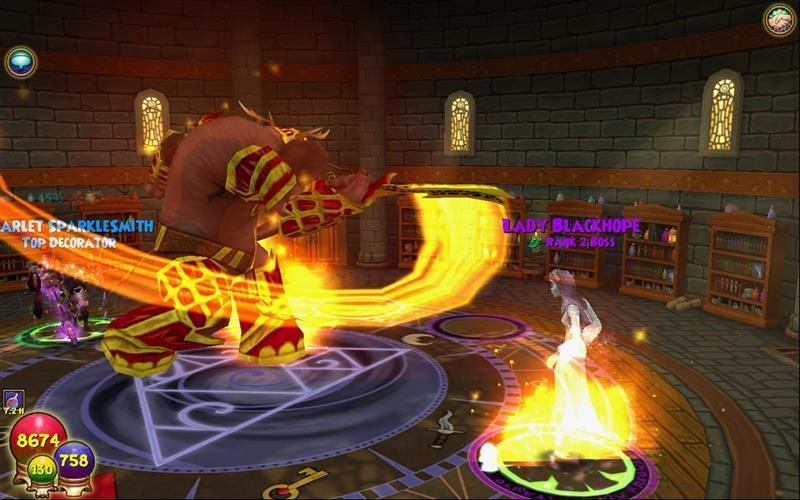Click the potion elixir timer icon
Image resolution: width=800 pixels, height=500 pixels.
coord(13,401)
